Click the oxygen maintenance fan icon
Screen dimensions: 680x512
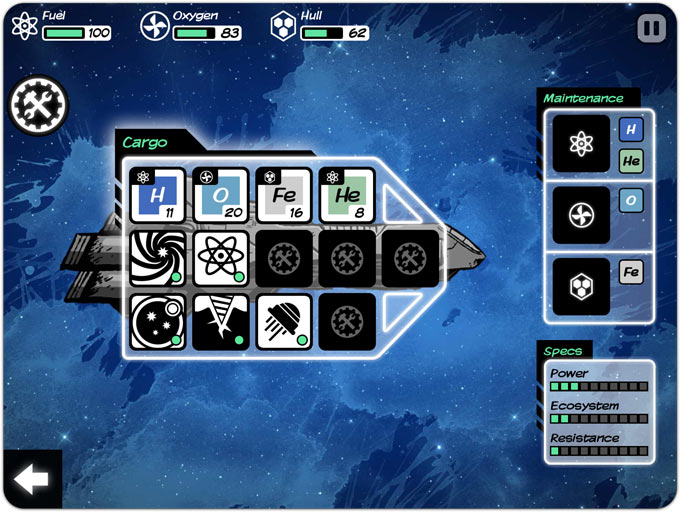point(581,215)
